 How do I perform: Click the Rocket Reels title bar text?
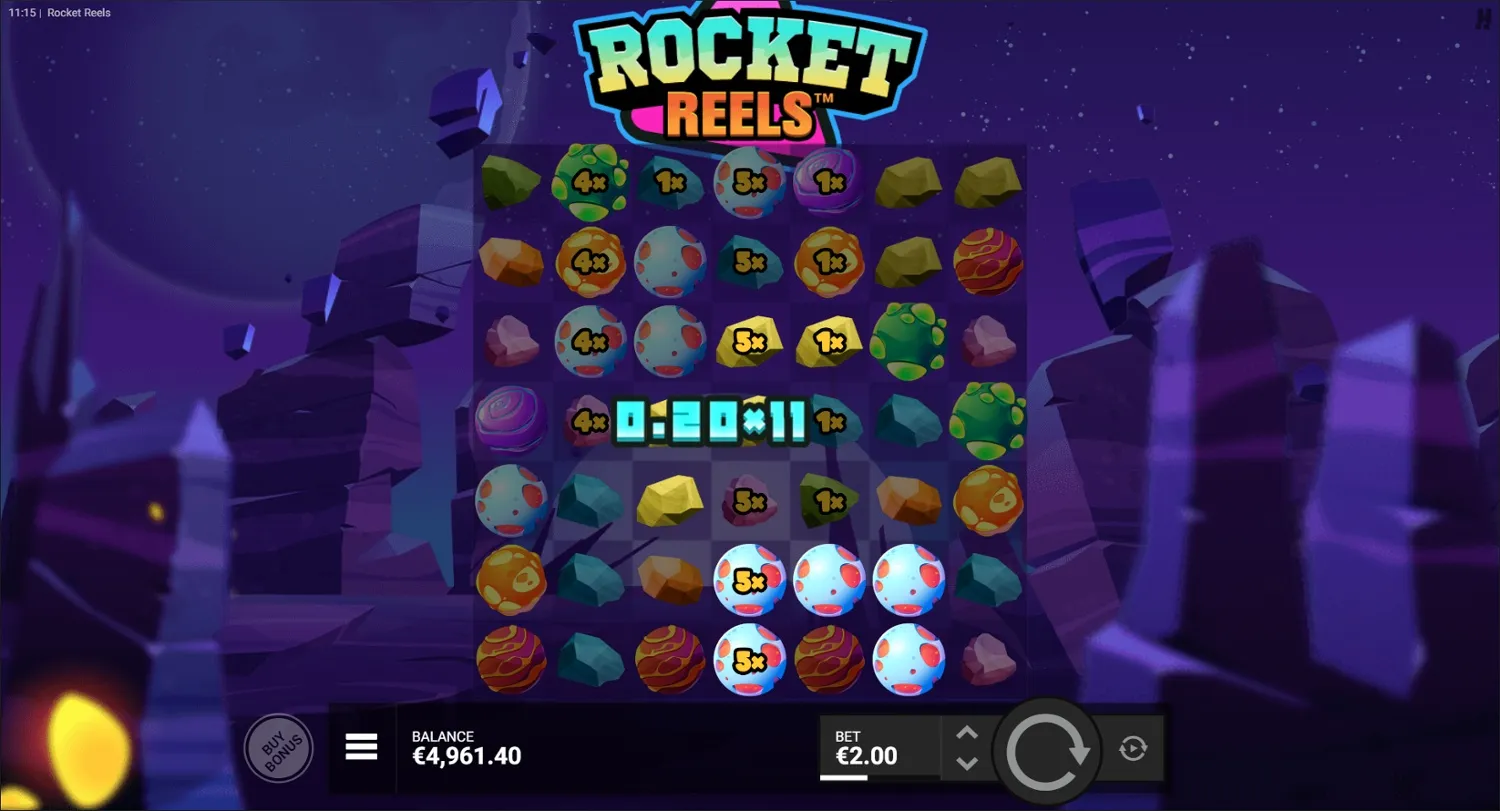click(78, 13)
